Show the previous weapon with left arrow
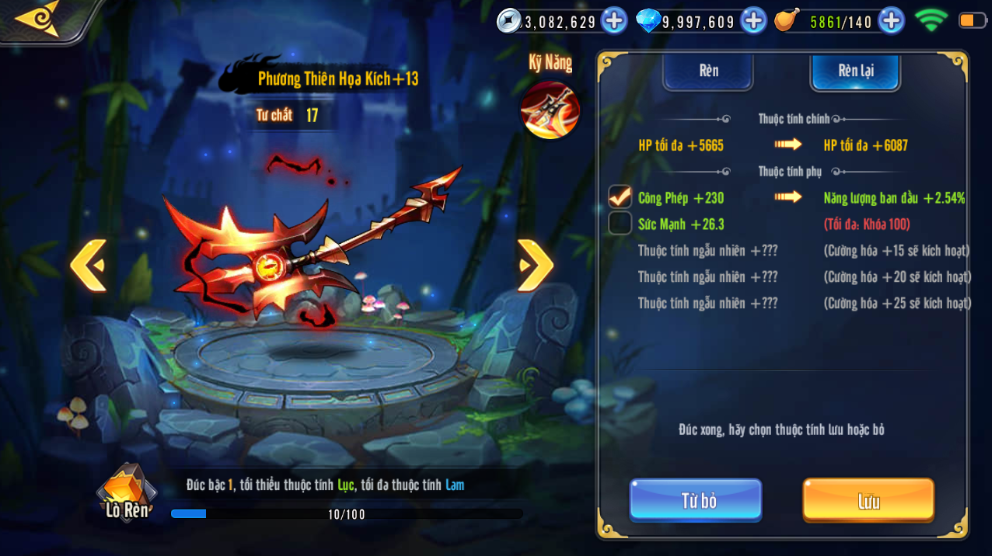The image size is (992, 556). (88, 265)
